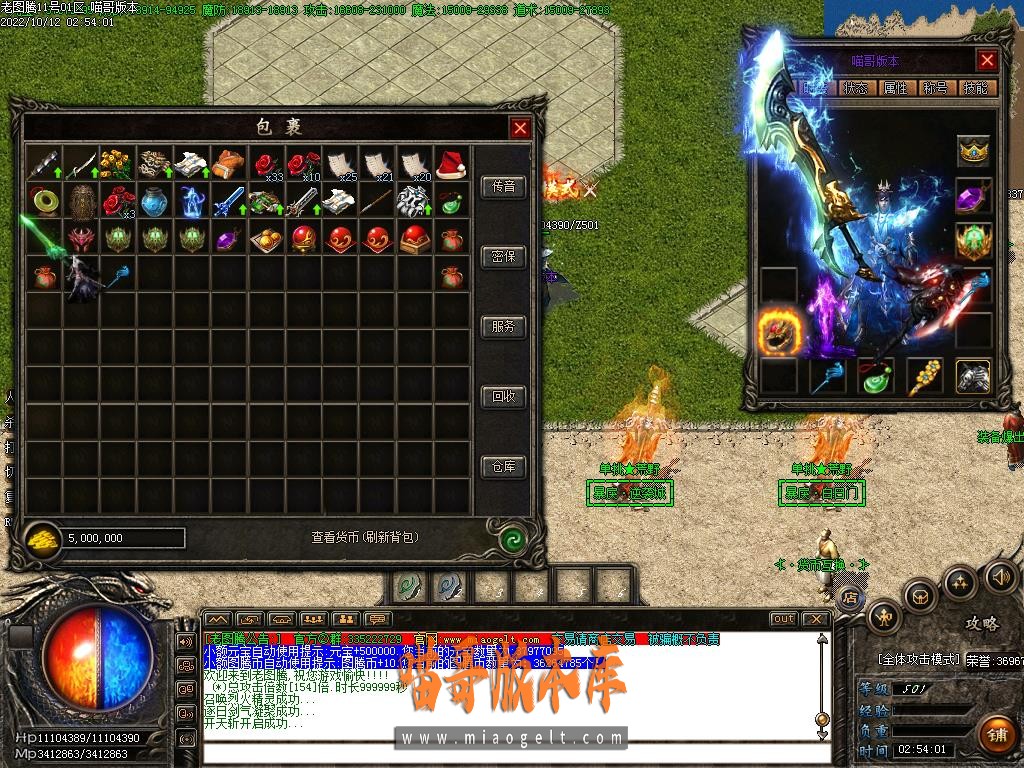Screen dimensions: 1024x768
Task: Open the 仓库 warehouse
Action: (503, 467)
